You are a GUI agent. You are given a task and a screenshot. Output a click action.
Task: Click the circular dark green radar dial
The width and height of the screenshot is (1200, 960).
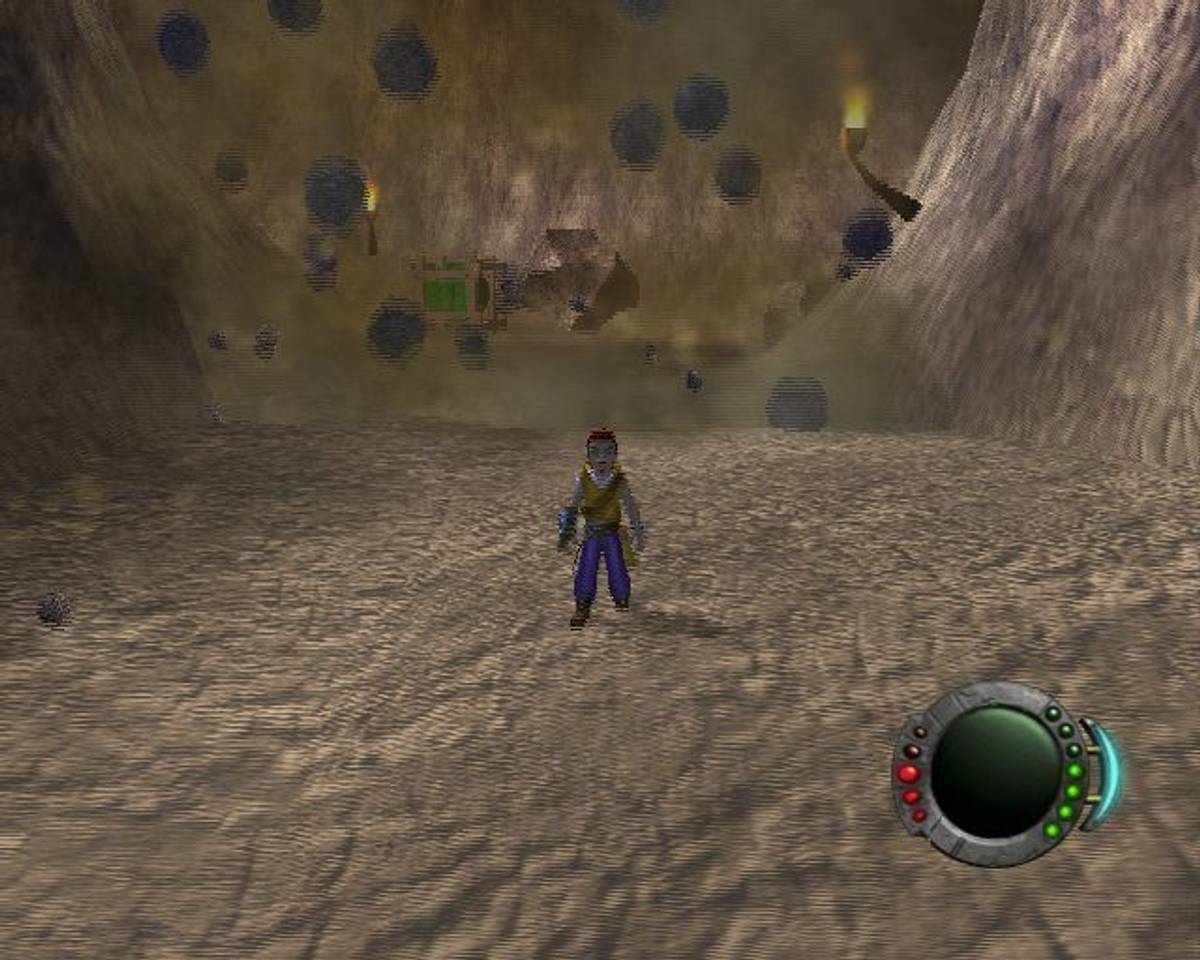coord(994,771)
